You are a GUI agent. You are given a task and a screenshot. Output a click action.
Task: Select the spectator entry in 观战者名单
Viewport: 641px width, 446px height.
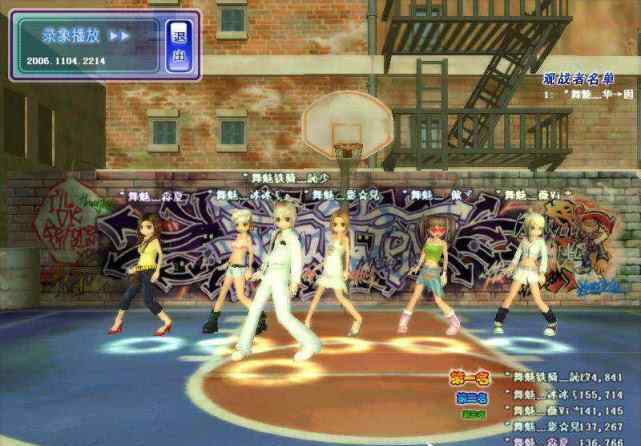[590, 94]
